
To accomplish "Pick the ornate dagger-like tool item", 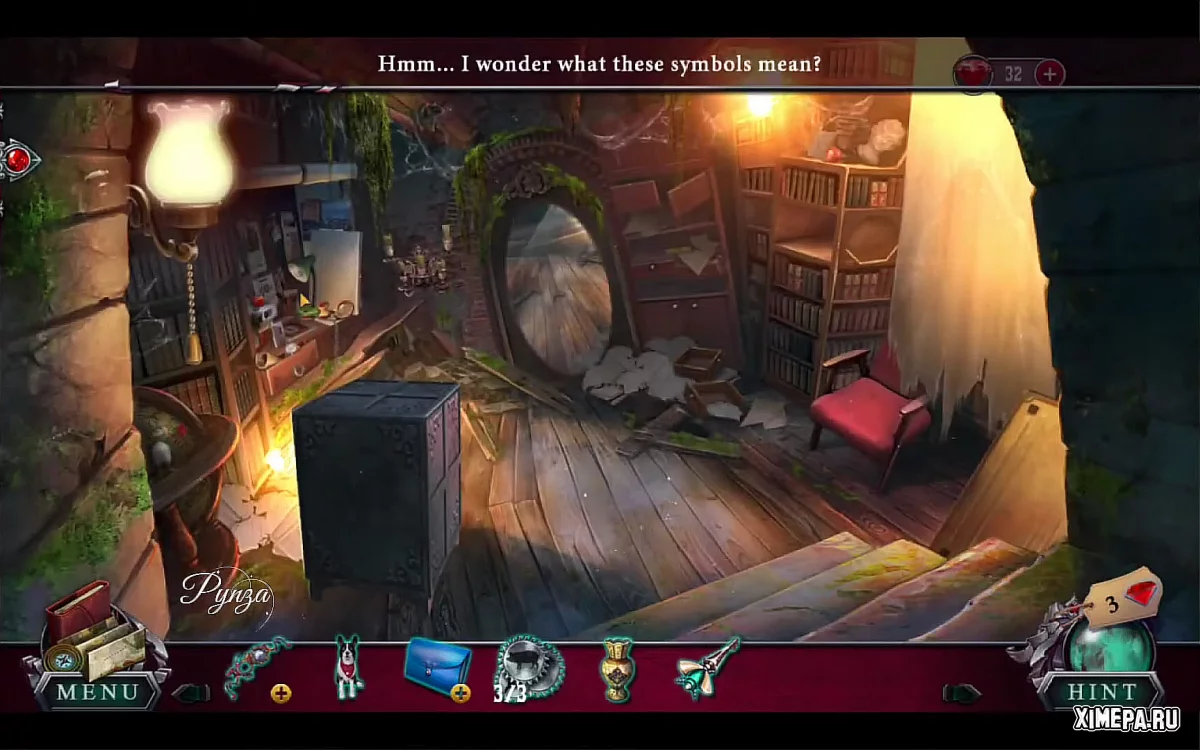I will [x=707, y=664].
